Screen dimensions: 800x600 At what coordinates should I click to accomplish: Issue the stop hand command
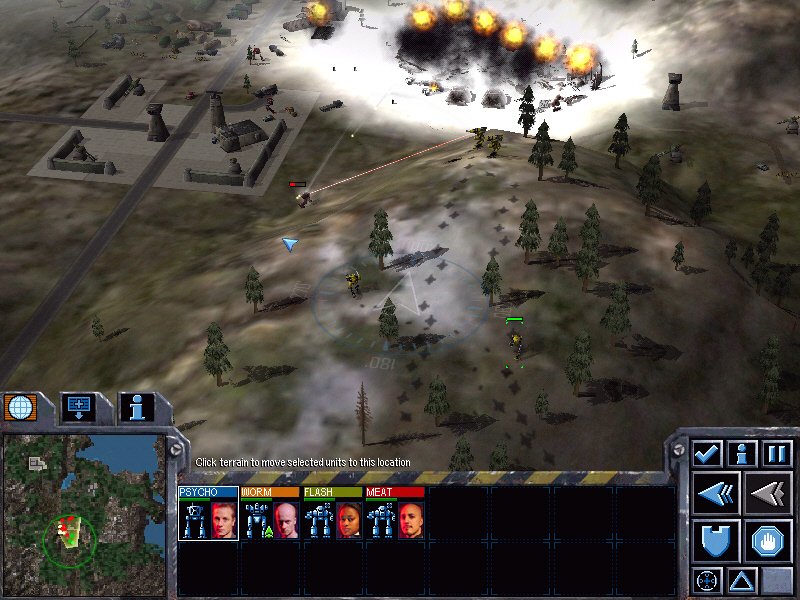tap(769, 541)
